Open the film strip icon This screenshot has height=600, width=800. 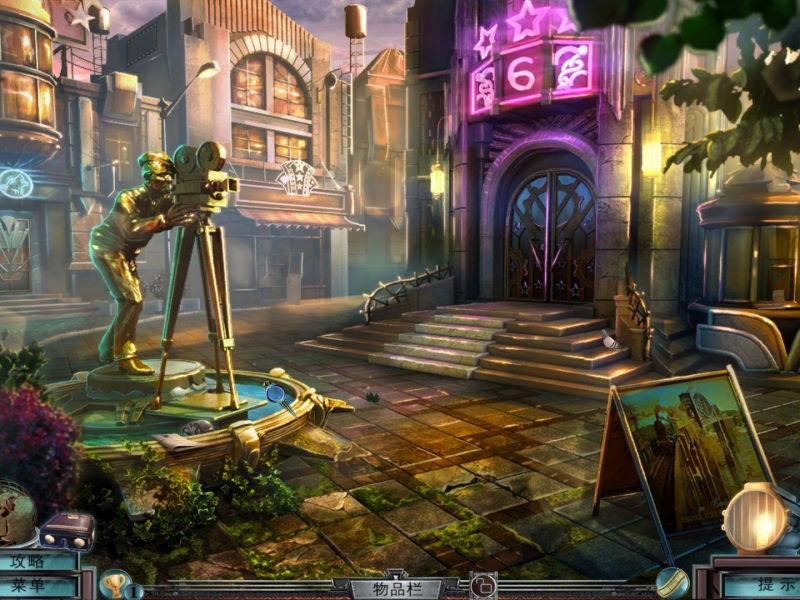(671, 582)
